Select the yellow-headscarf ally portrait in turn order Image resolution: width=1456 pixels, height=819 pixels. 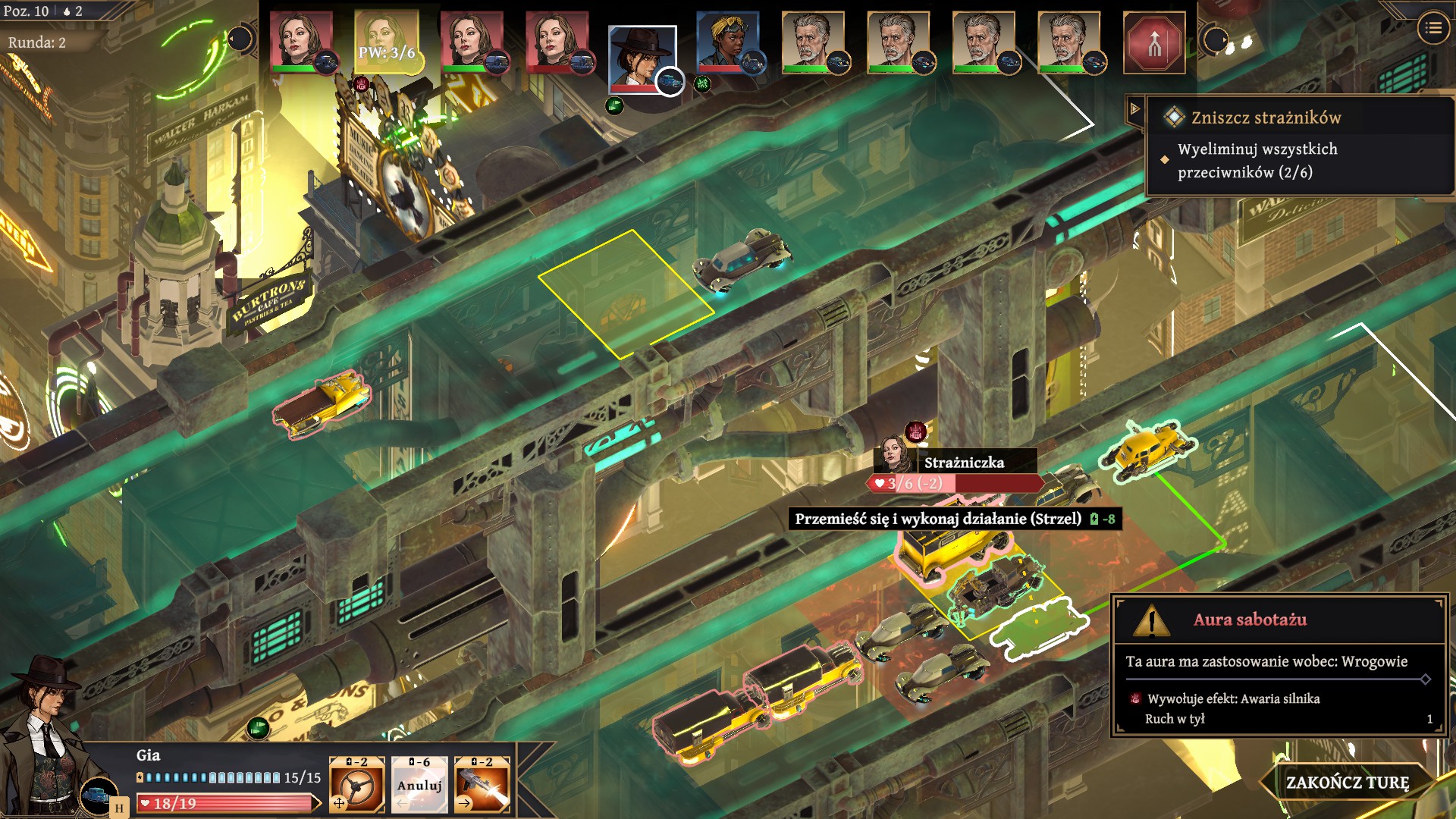[x=727, y=43]
